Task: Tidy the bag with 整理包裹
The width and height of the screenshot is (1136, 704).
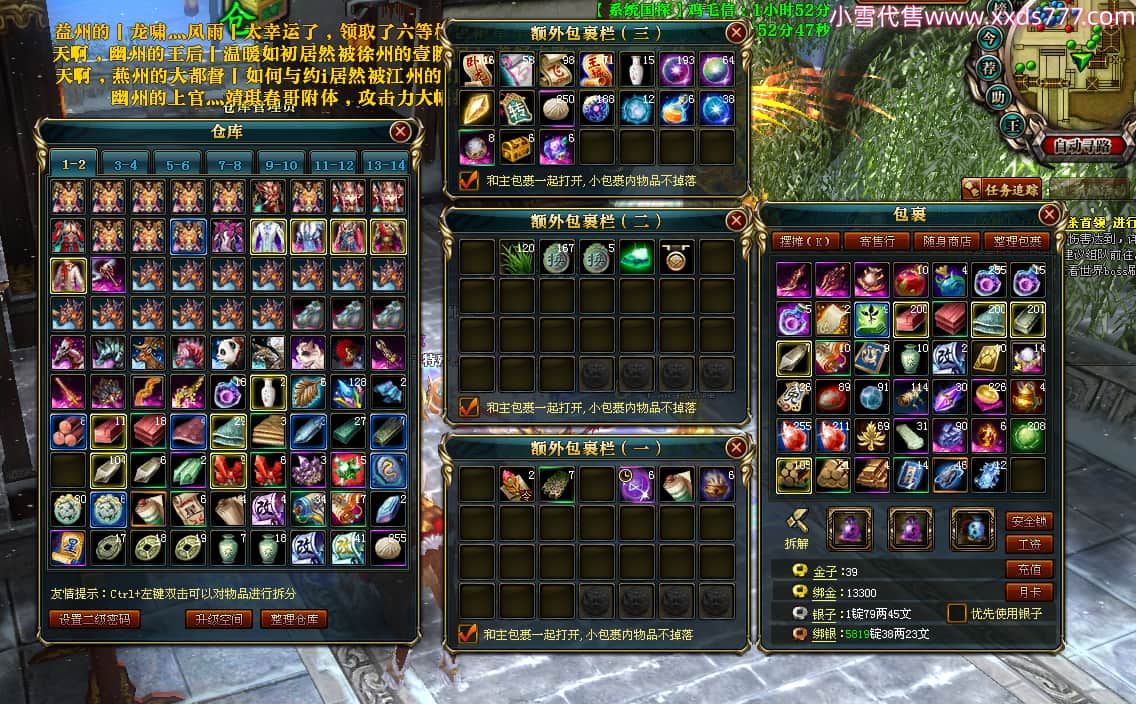Action: (x=1015, y=241)
